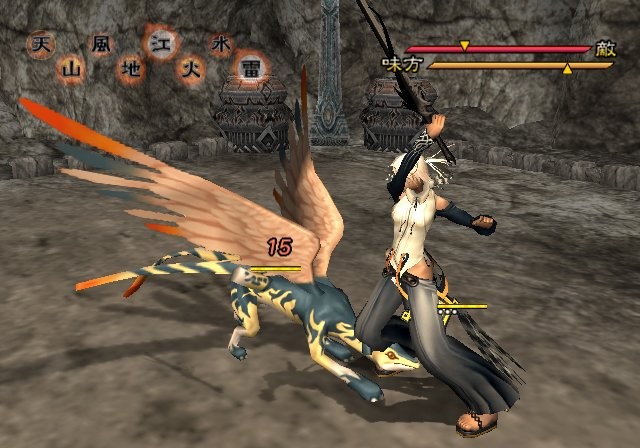Image resolution: width=640 pixels, height=448 pixels.
Task: Choose the 風 (wind) element orb
Action: 101,45
